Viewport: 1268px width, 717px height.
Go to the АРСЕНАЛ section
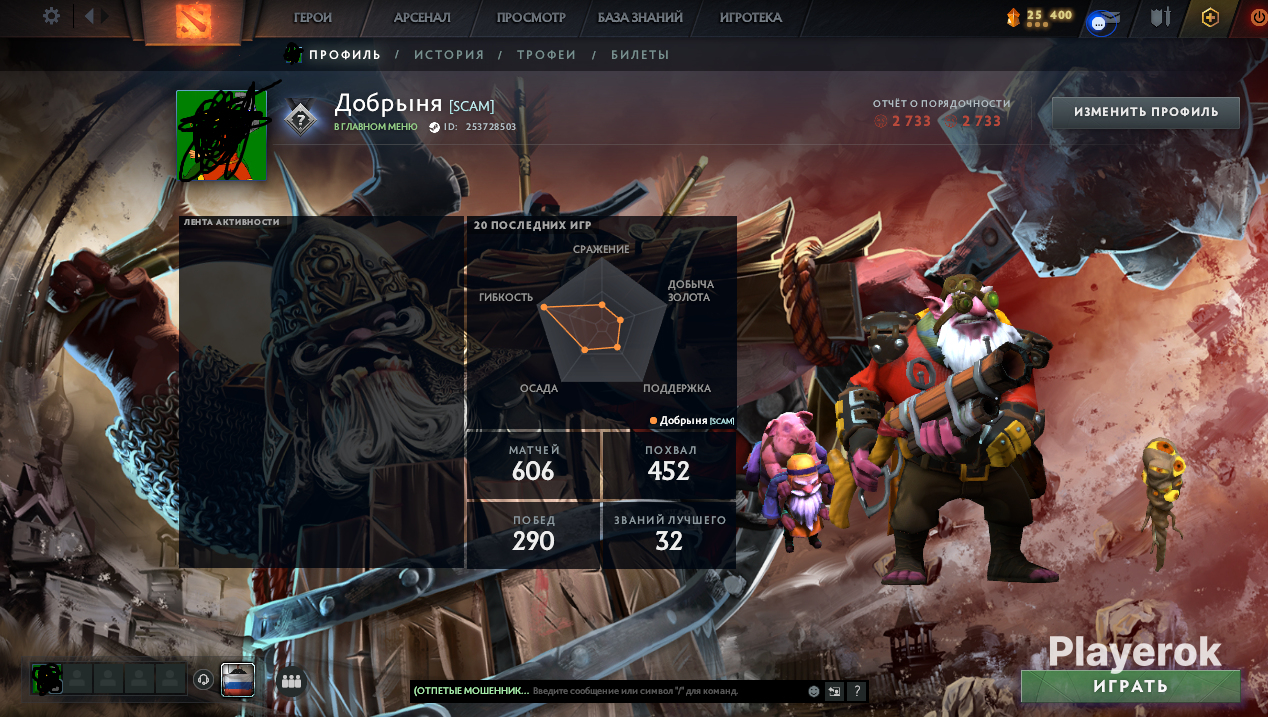(x=422, y=17)
